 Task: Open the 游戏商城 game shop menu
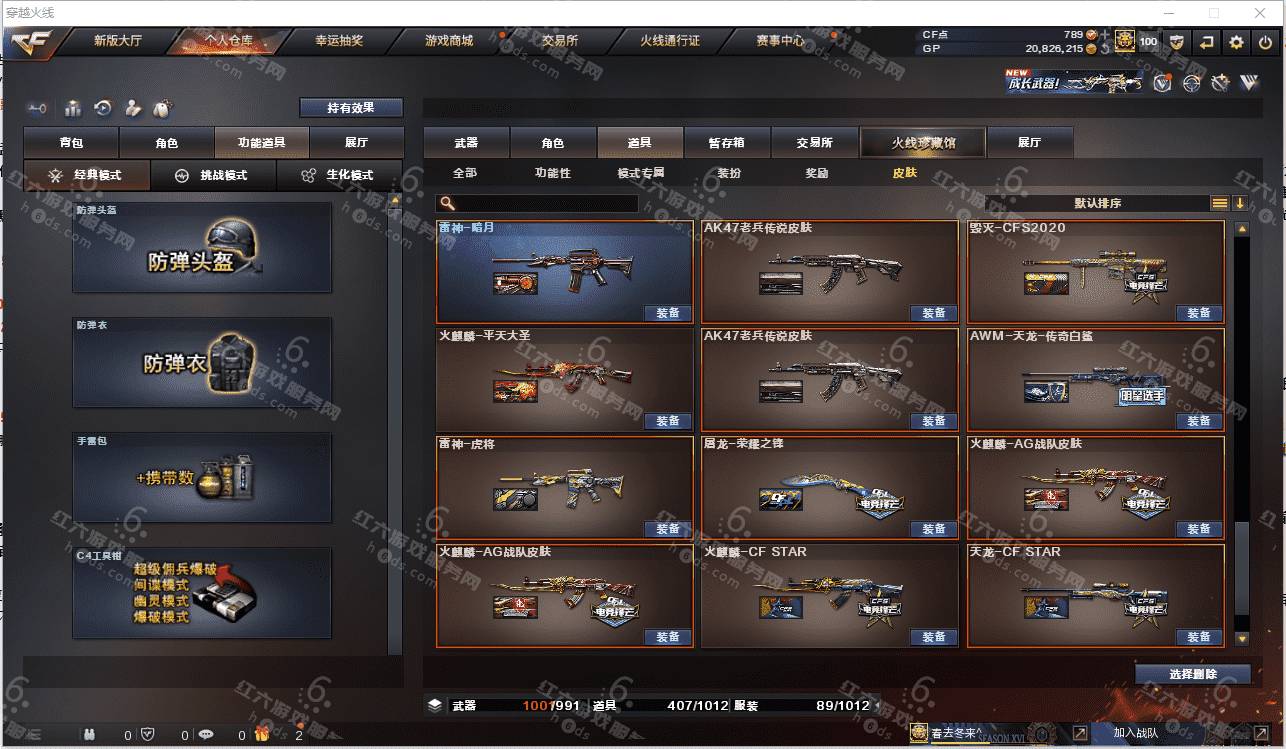pos(449,41)
